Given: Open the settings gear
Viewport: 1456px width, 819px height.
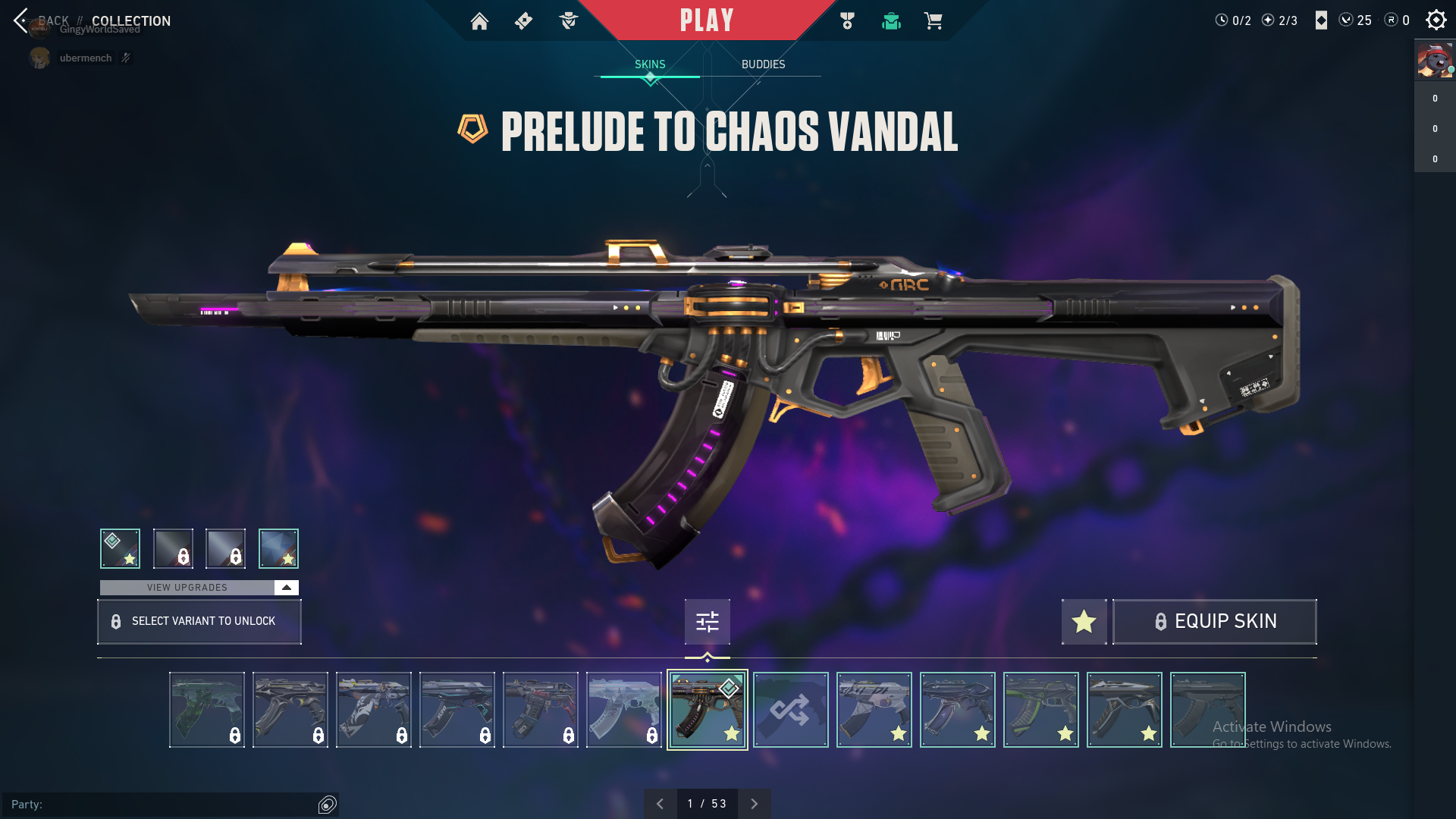Looking at the screenshot, I should coord(1436,20).
